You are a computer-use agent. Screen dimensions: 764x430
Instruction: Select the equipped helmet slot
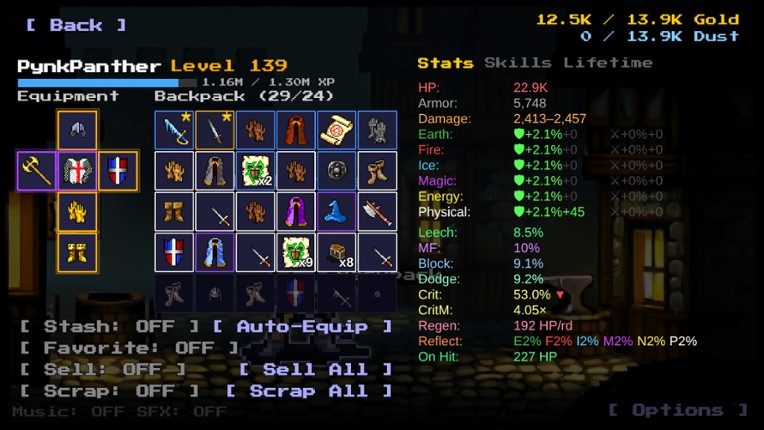78,130
